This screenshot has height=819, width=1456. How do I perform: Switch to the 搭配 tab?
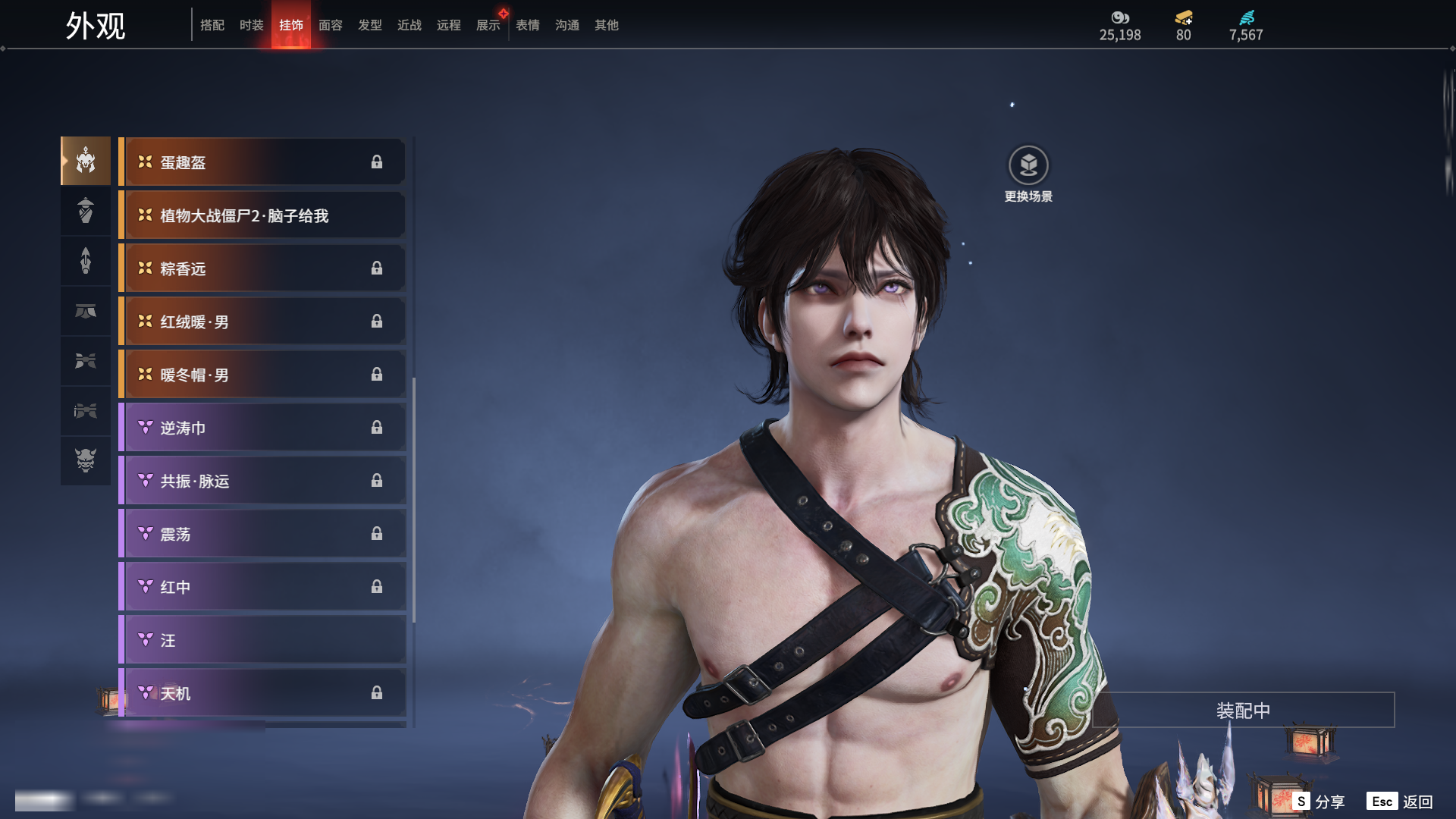[x=212, y=25]
